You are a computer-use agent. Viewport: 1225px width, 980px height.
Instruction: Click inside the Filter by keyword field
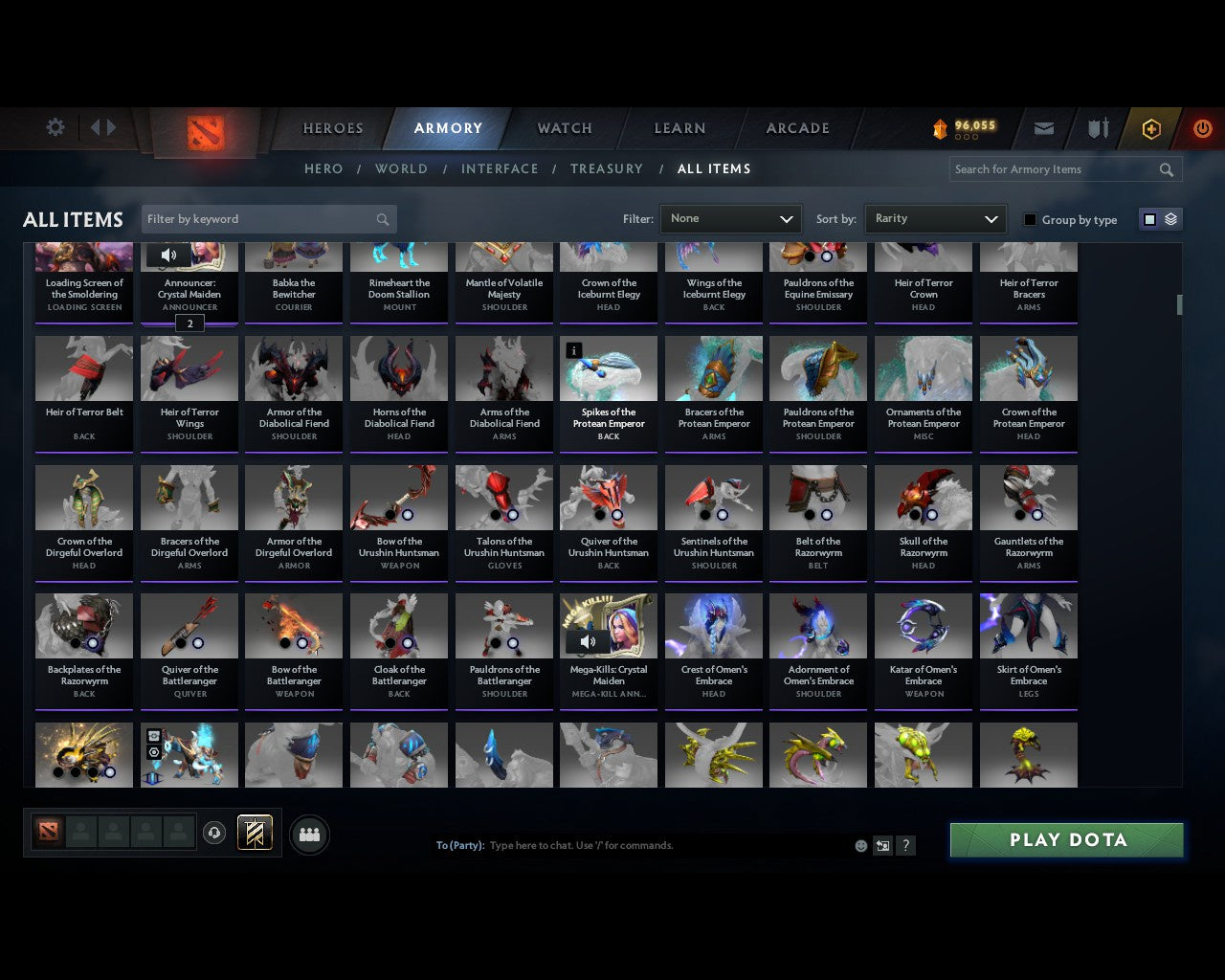(x=258, y=218)
